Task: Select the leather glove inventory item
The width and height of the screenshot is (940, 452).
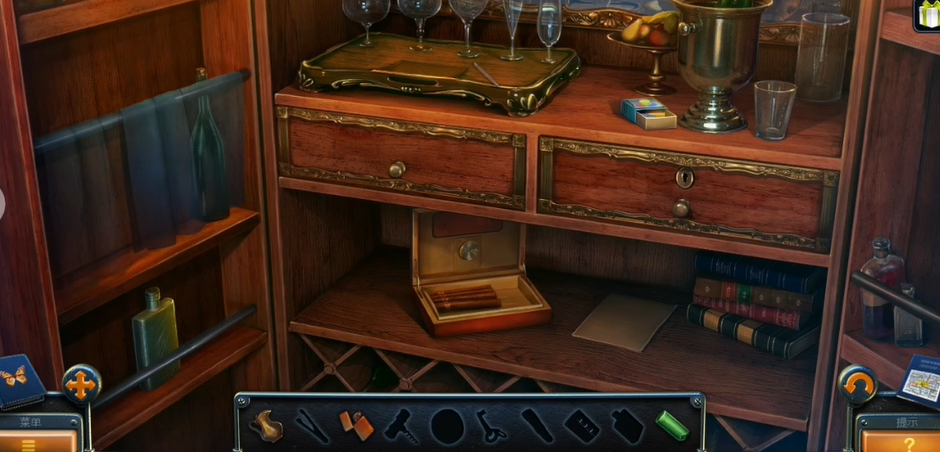Action: click(266, 425)
